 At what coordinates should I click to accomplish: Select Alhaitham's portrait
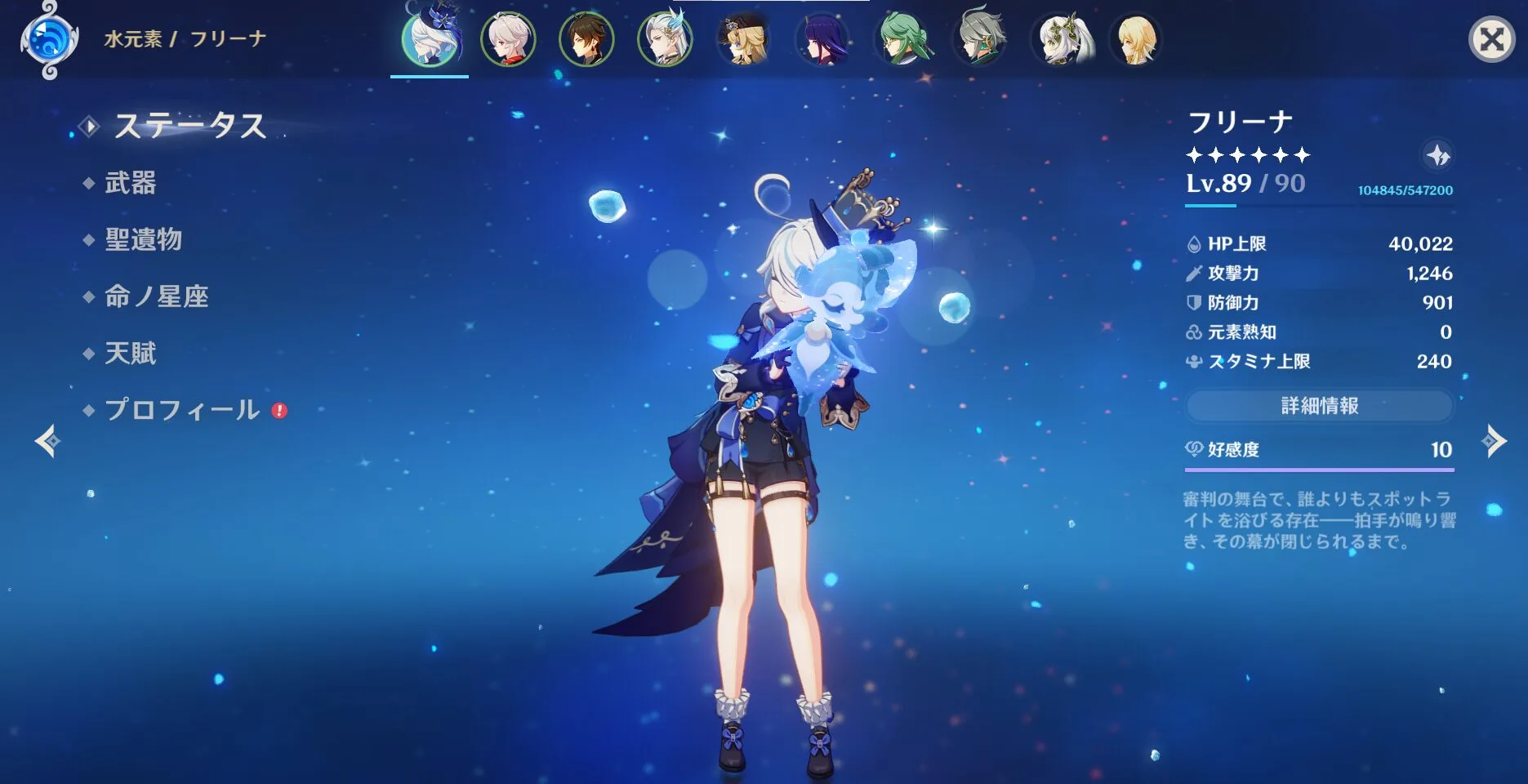point(980,39)
